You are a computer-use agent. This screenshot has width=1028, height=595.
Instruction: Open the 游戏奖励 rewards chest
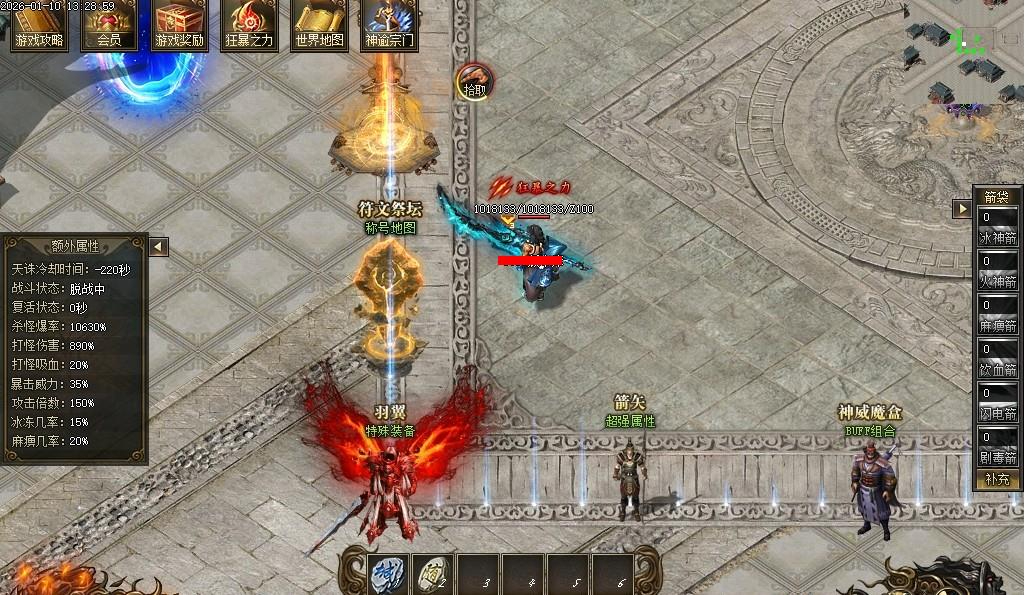[x=179, y=25]
